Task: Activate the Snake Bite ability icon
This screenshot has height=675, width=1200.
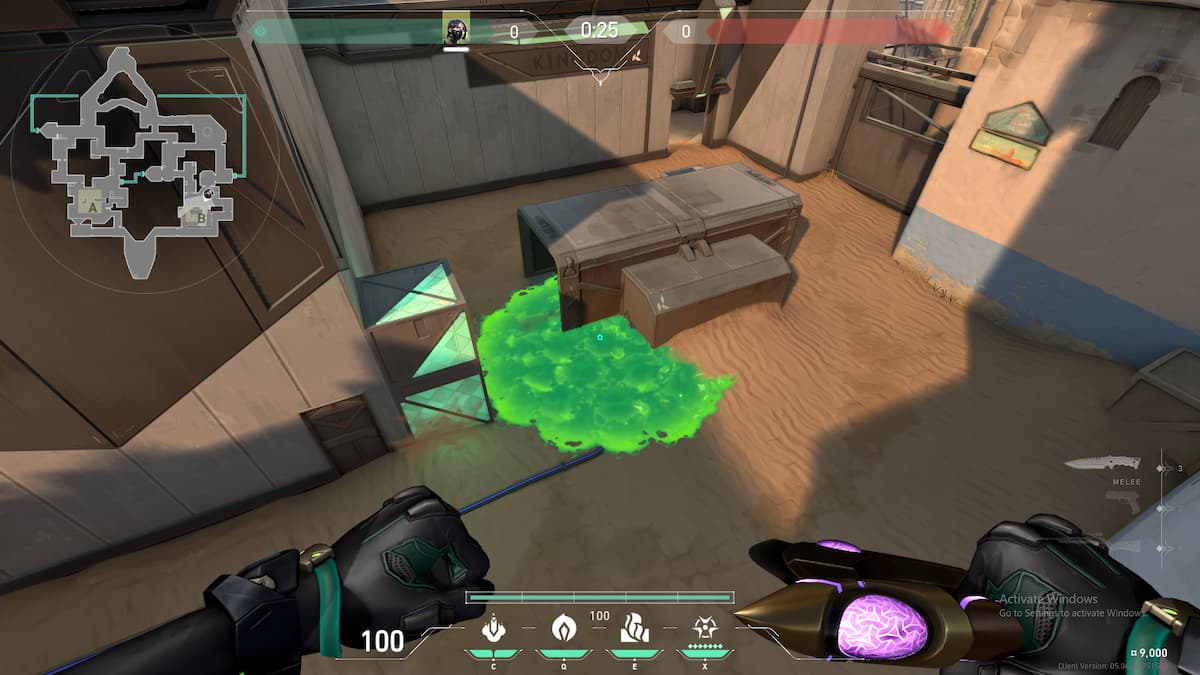Action: 492,629
